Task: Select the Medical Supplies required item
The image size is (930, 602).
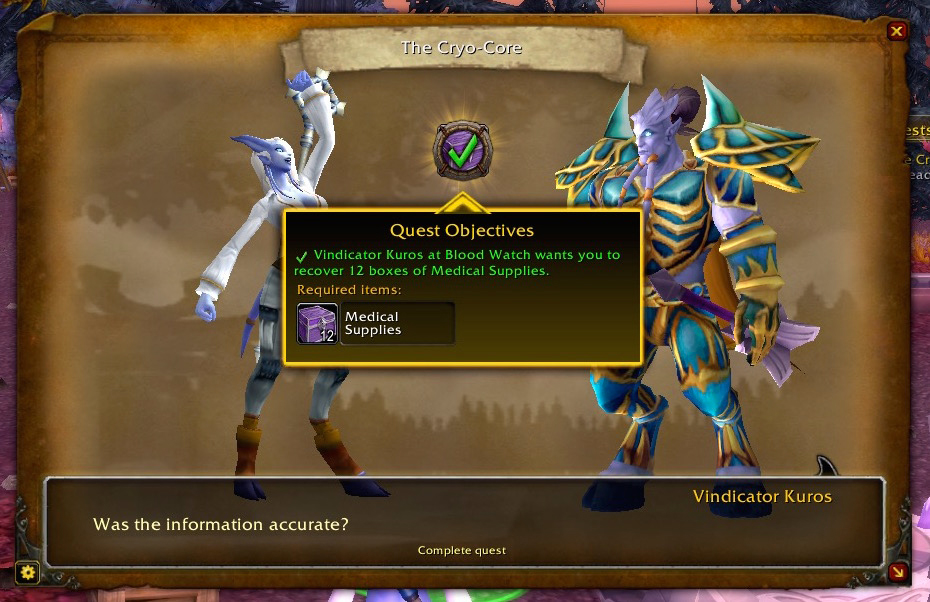Action: [376, 323]
